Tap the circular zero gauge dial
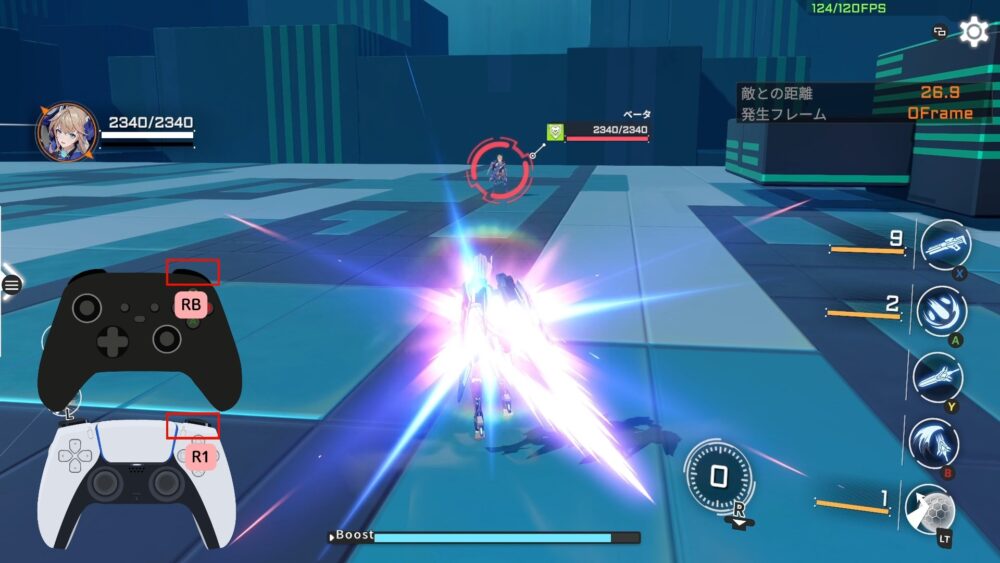Image resolution: width=1000 pixels, height=563 pixels. 718,477
